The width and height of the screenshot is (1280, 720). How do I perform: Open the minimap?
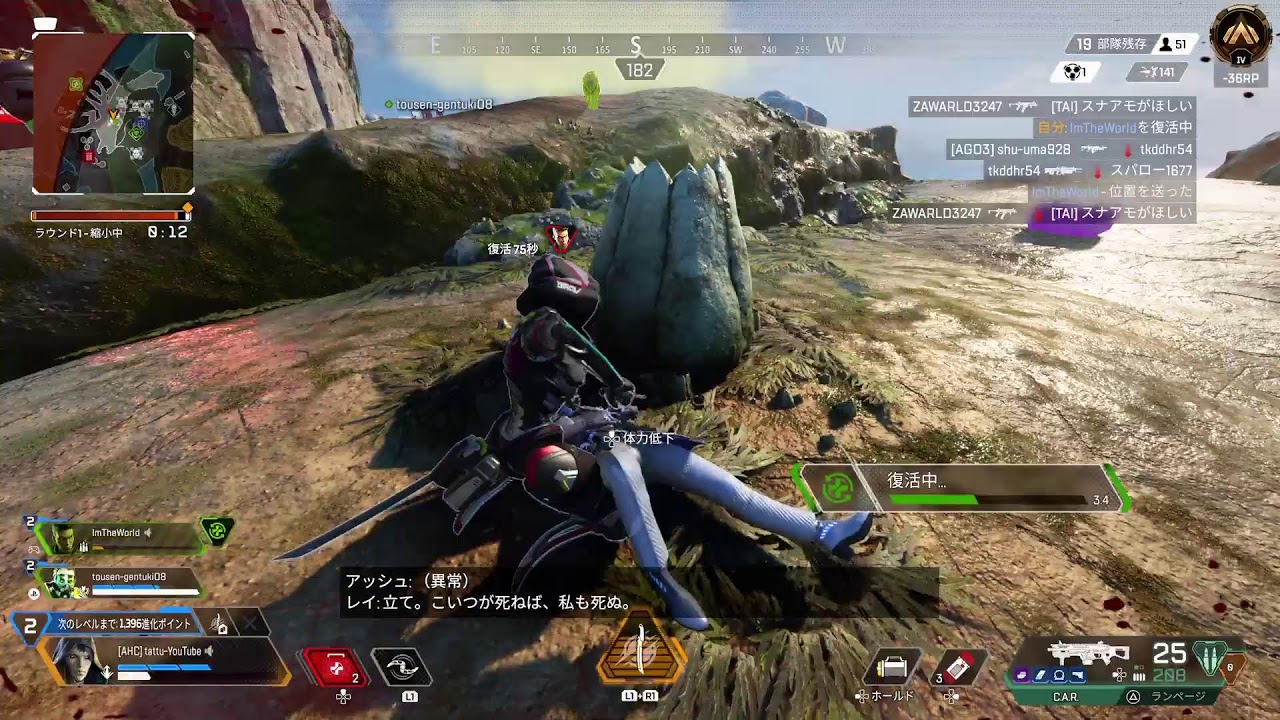coord(113,113)
